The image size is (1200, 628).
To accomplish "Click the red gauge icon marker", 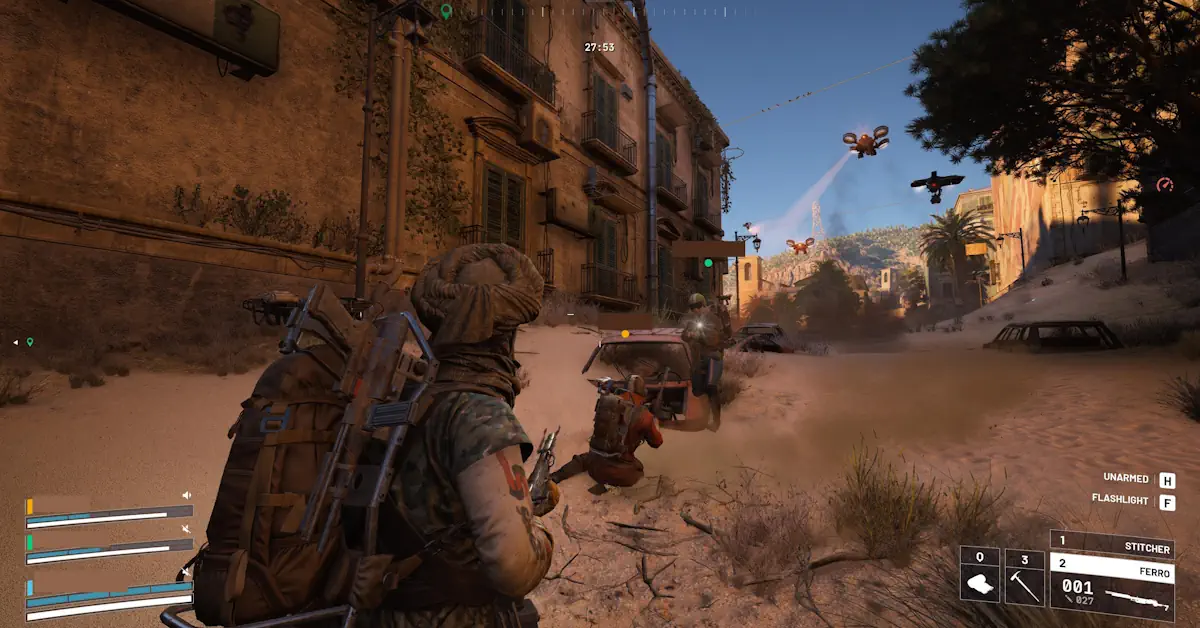I will point(1163,185).
